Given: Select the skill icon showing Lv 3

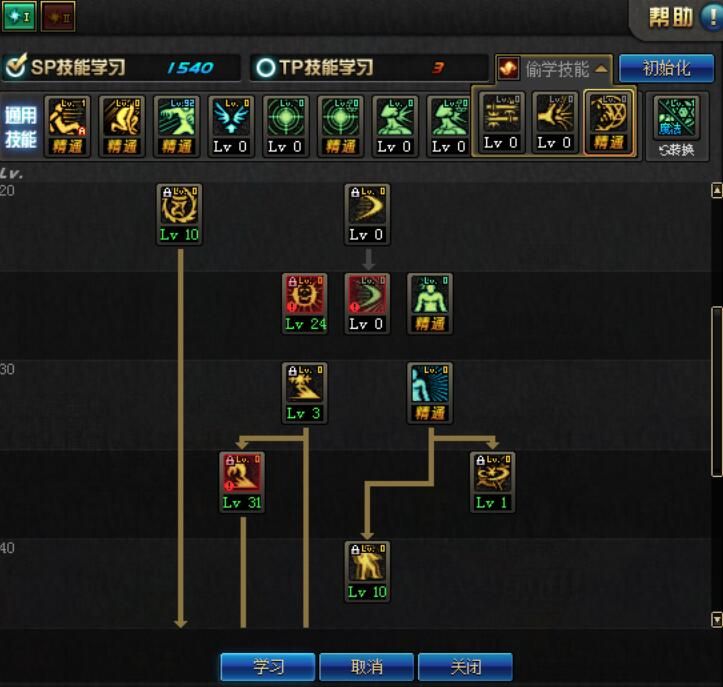Looking at the screenshot, I should click(304, 385).
